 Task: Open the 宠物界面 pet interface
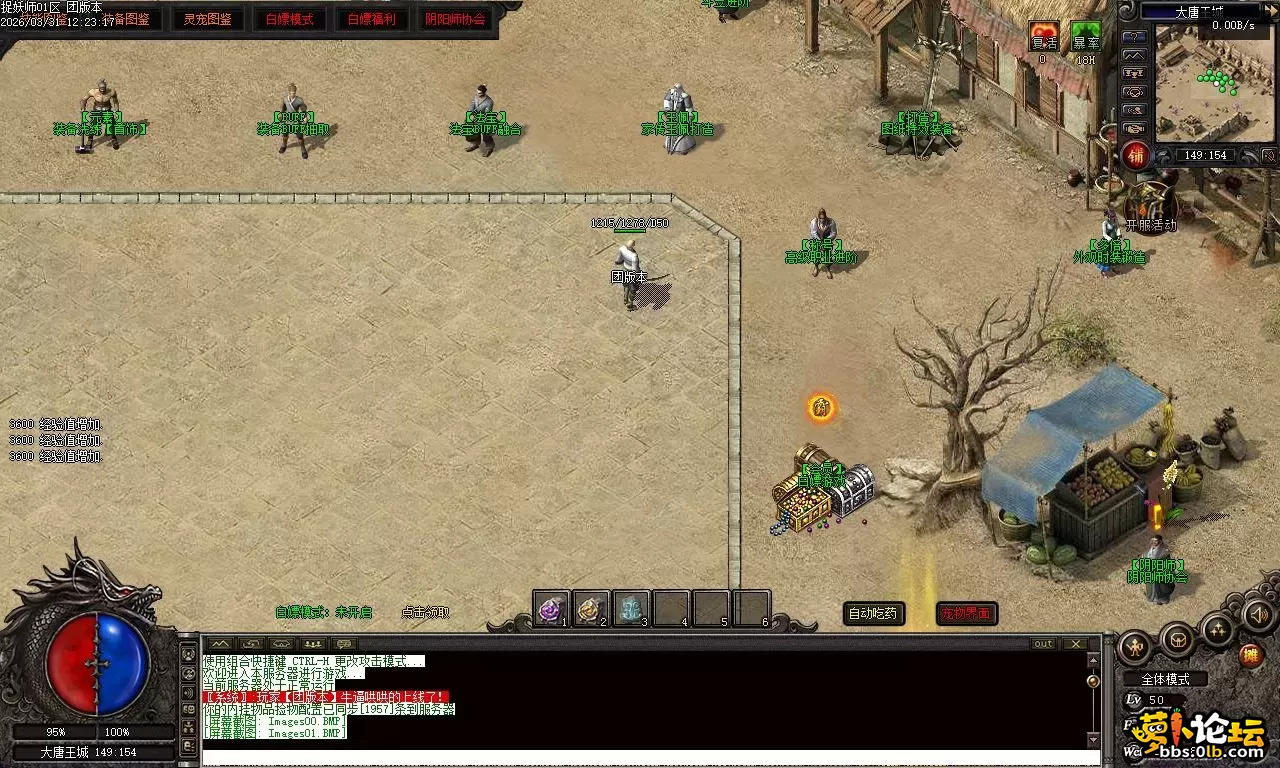pyautogui.click(x=966, y=614)
